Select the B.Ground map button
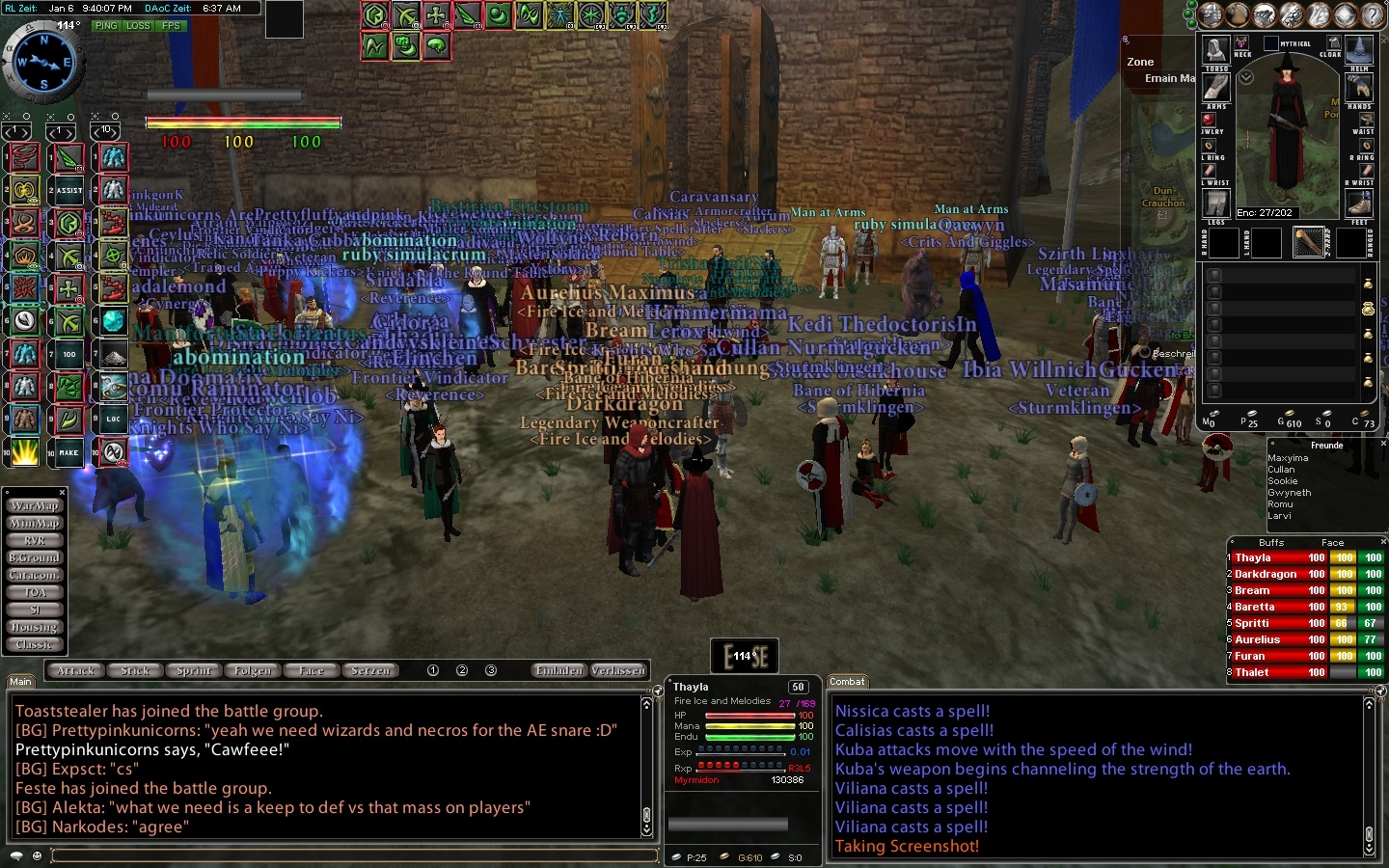The width and height of the screenshot is (1389, 868). pyautogui.click(x=35, y=557)
